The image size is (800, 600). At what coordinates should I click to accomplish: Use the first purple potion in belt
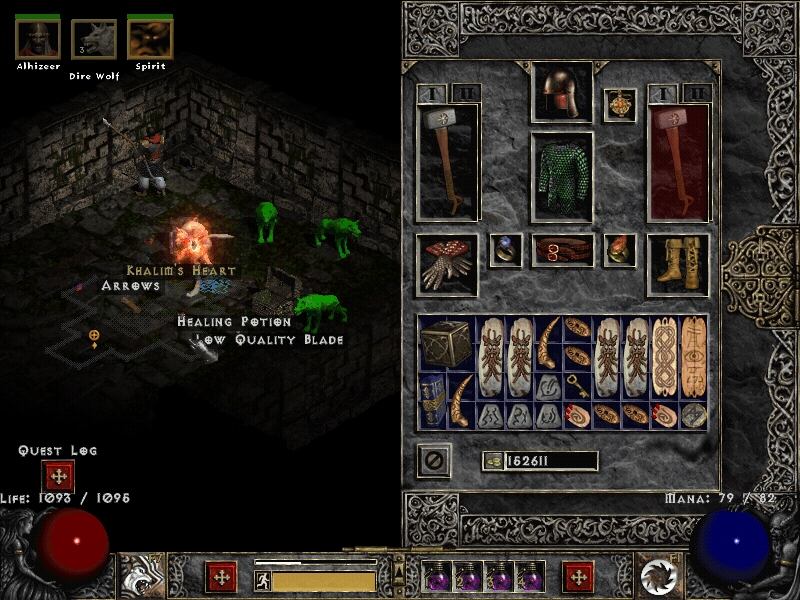pyautogui.click(x=438, y=576)
